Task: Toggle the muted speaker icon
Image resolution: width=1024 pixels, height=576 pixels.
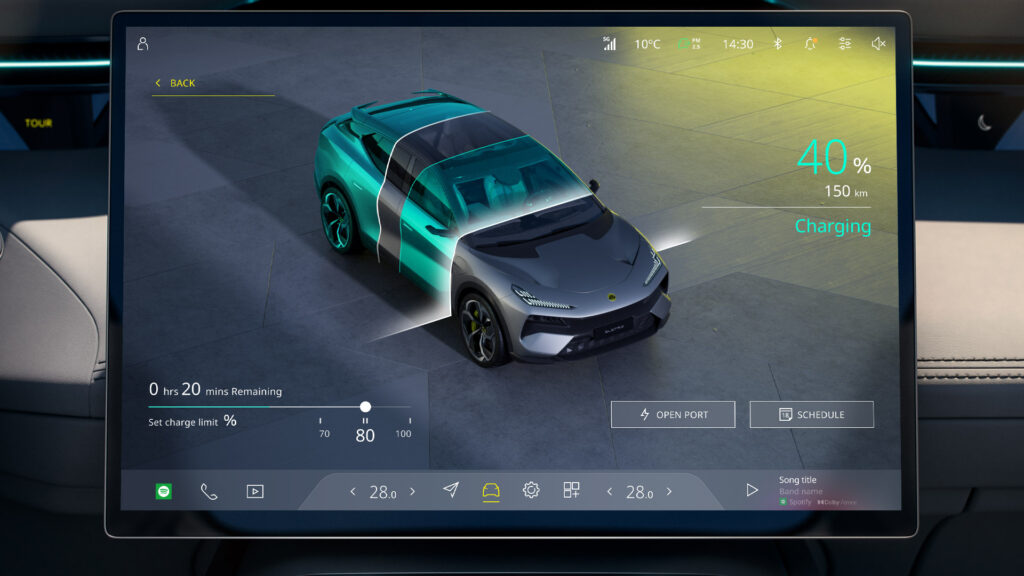Action: click(x=878, y=44)
